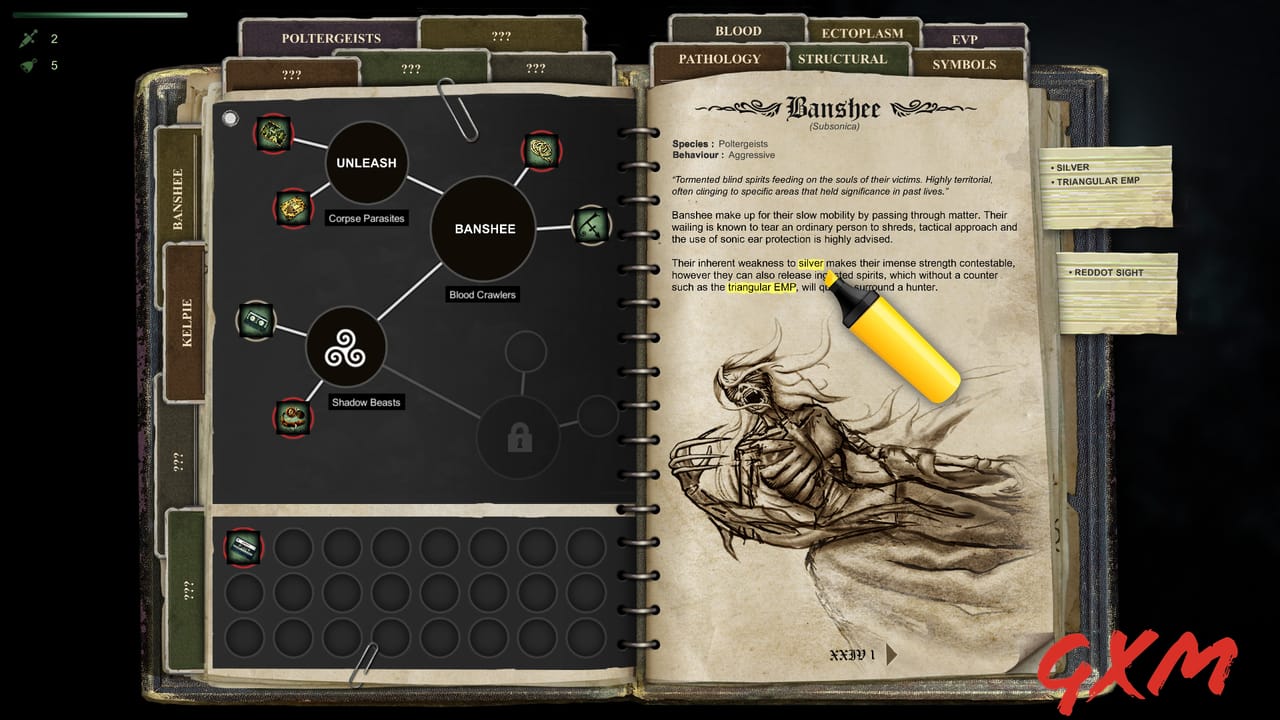Click the golden skull icon below Unleash
The image size is (1280, 720).
coord(293,210)
